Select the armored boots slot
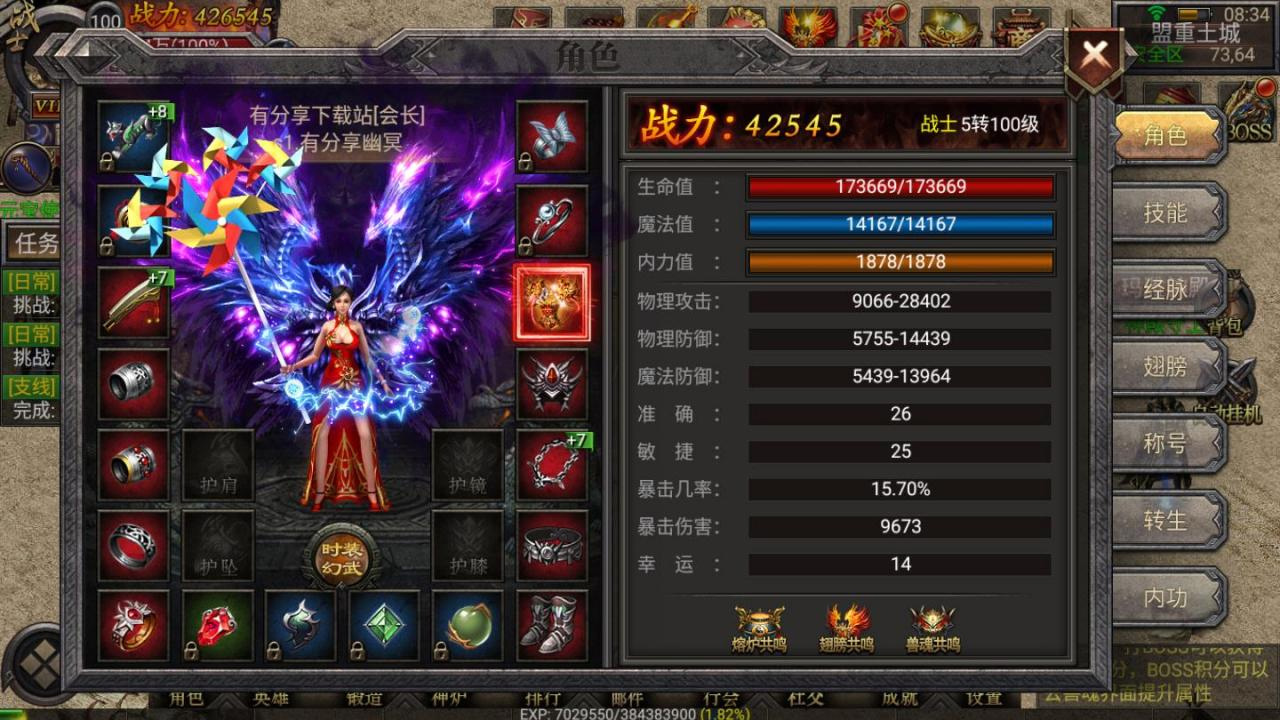The height and width of the screenshot is (720, 1280). [552, 625]
